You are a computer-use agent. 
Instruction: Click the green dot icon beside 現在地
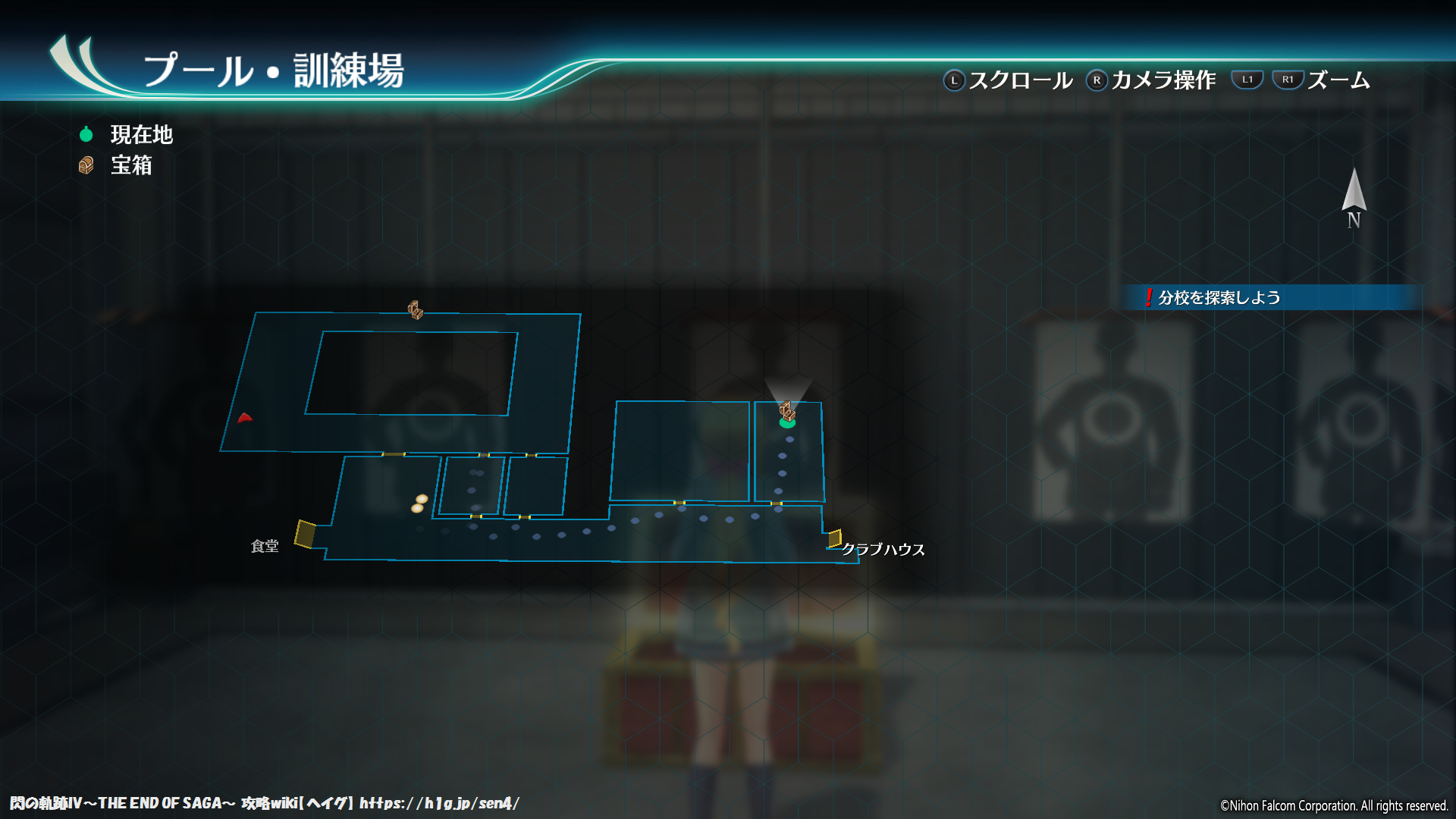86,133
